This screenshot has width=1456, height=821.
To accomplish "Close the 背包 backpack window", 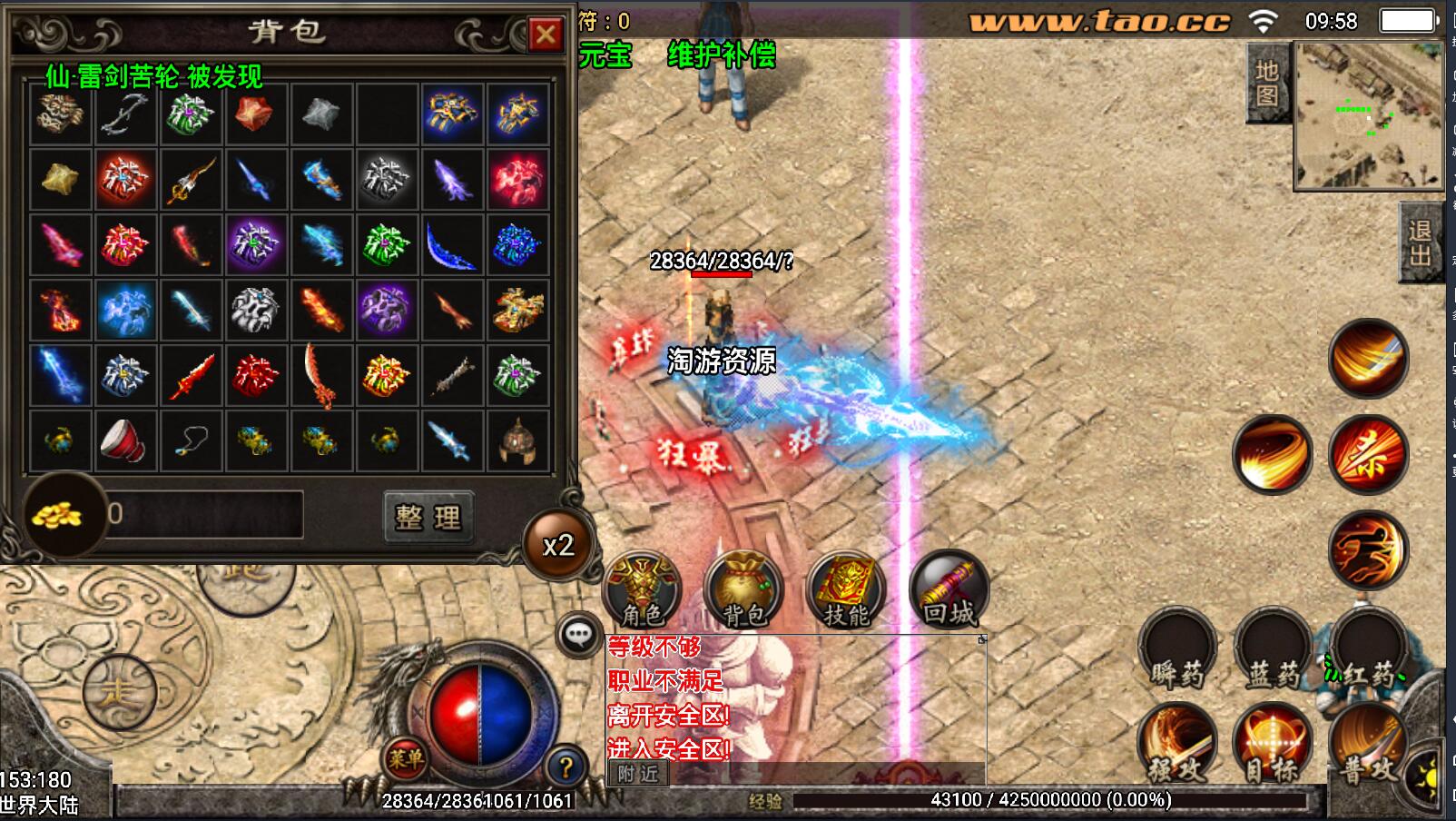I will [545, 35].
